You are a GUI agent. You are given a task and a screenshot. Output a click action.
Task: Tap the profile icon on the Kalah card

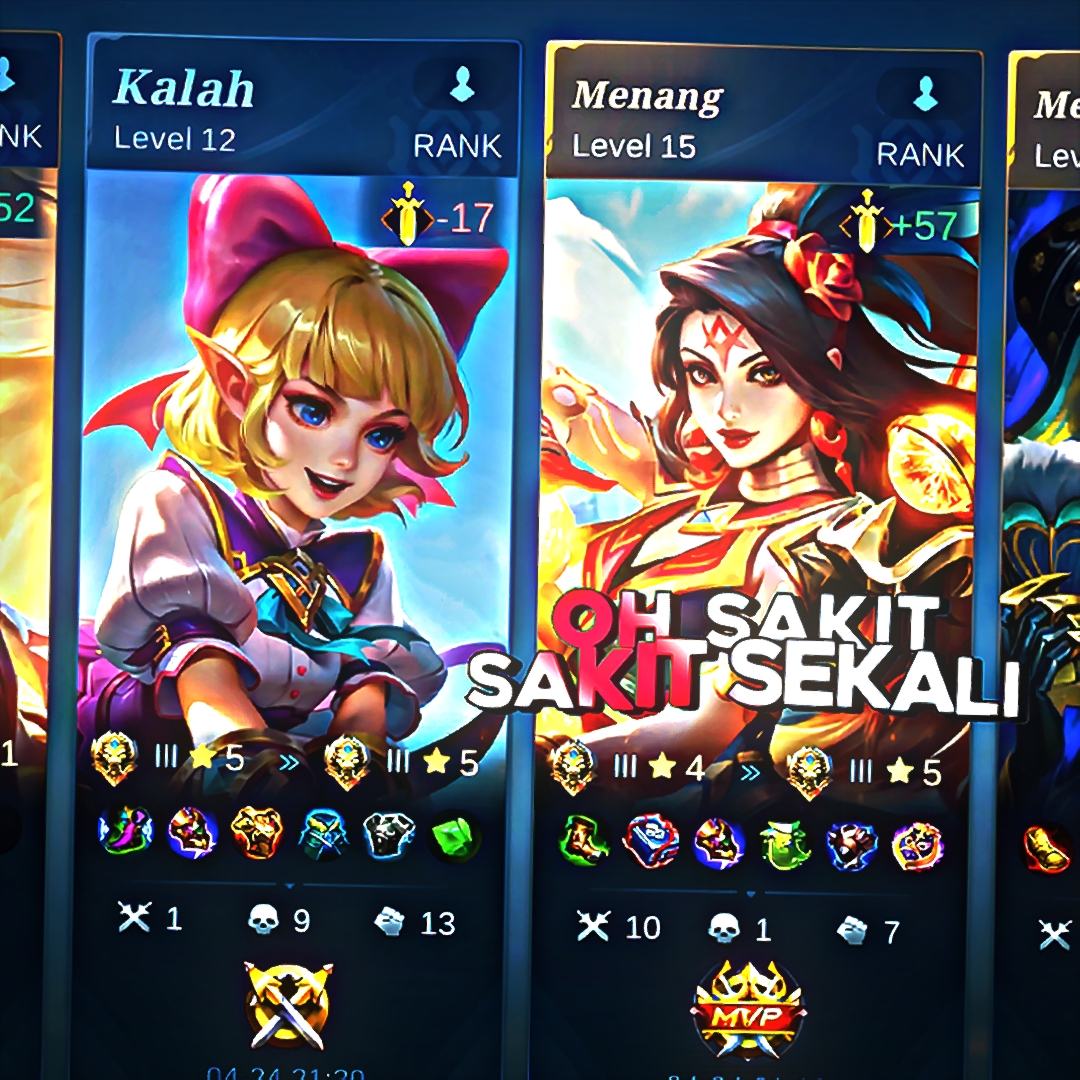[462, 88]
